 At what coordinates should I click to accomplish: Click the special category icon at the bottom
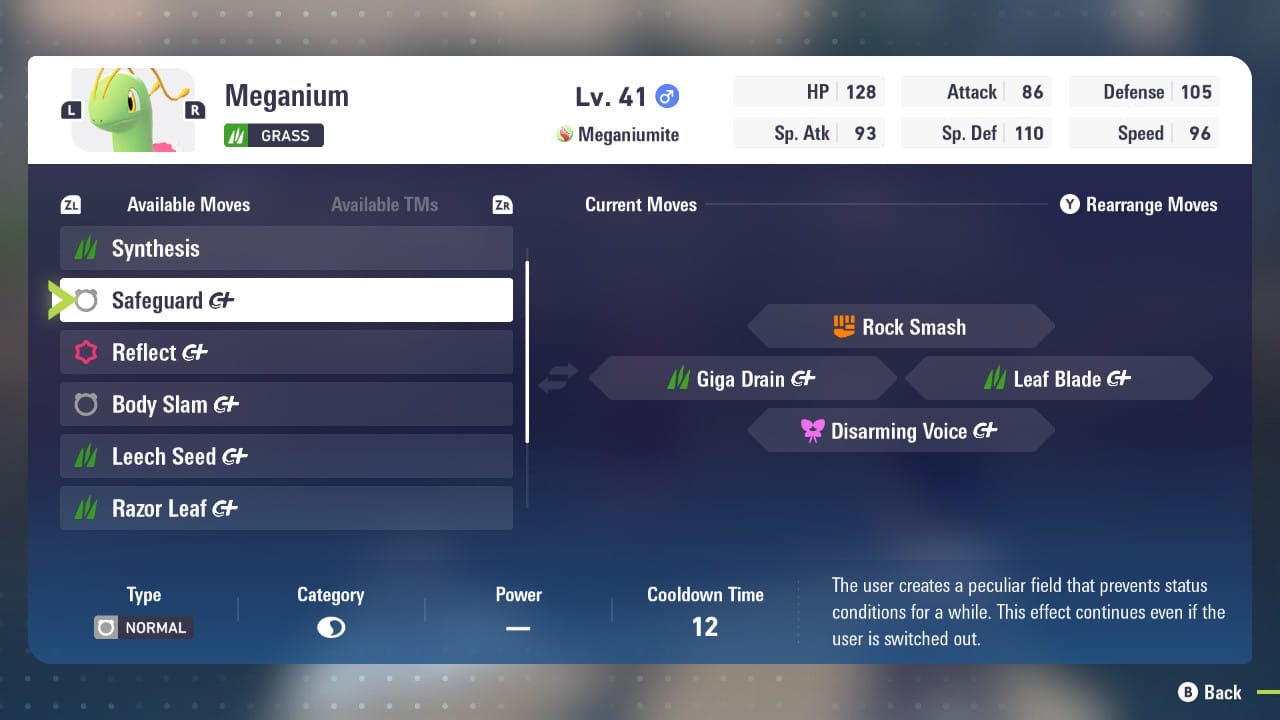330,627
